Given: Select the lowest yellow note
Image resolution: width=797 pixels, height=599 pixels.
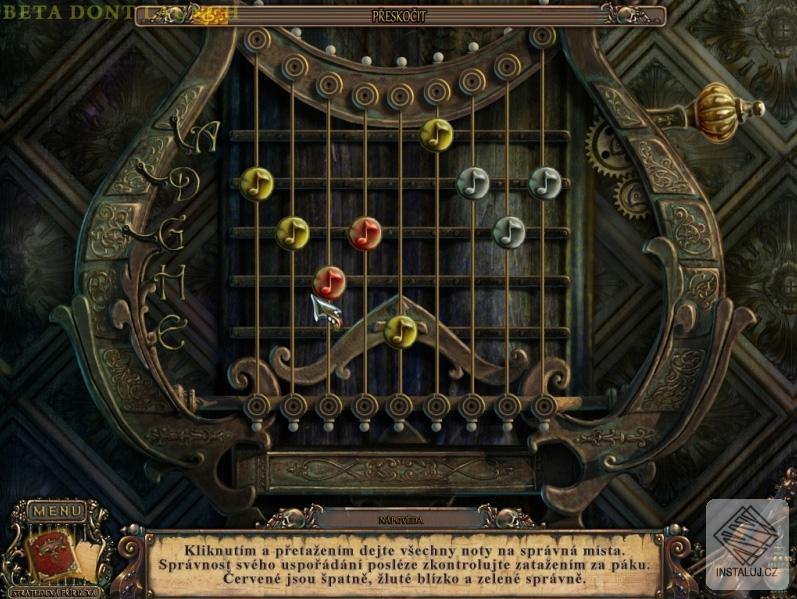Looking at the screenshot, I should 400,330.
